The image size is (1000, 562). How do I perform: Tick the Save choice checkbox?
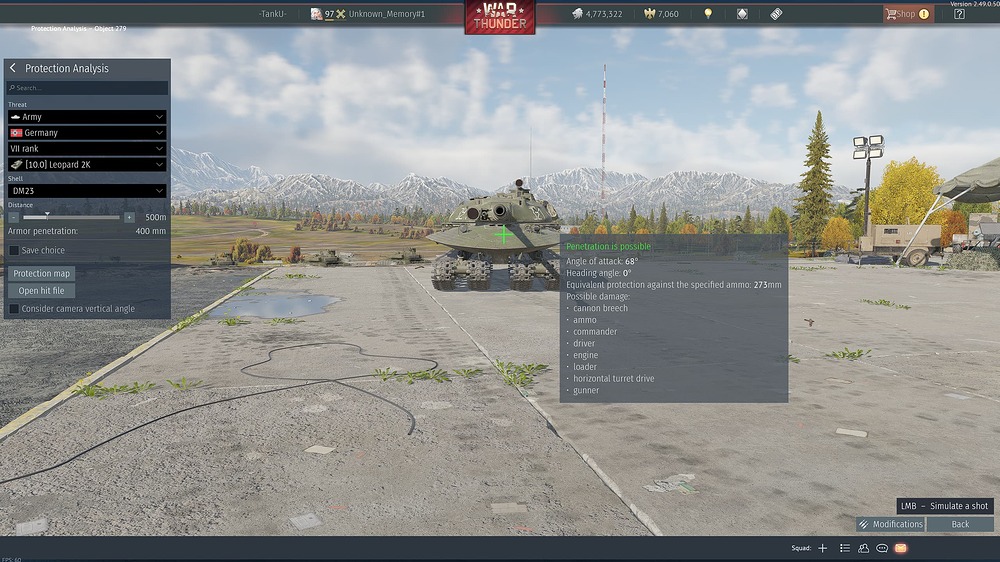click(x=14, y=250)
